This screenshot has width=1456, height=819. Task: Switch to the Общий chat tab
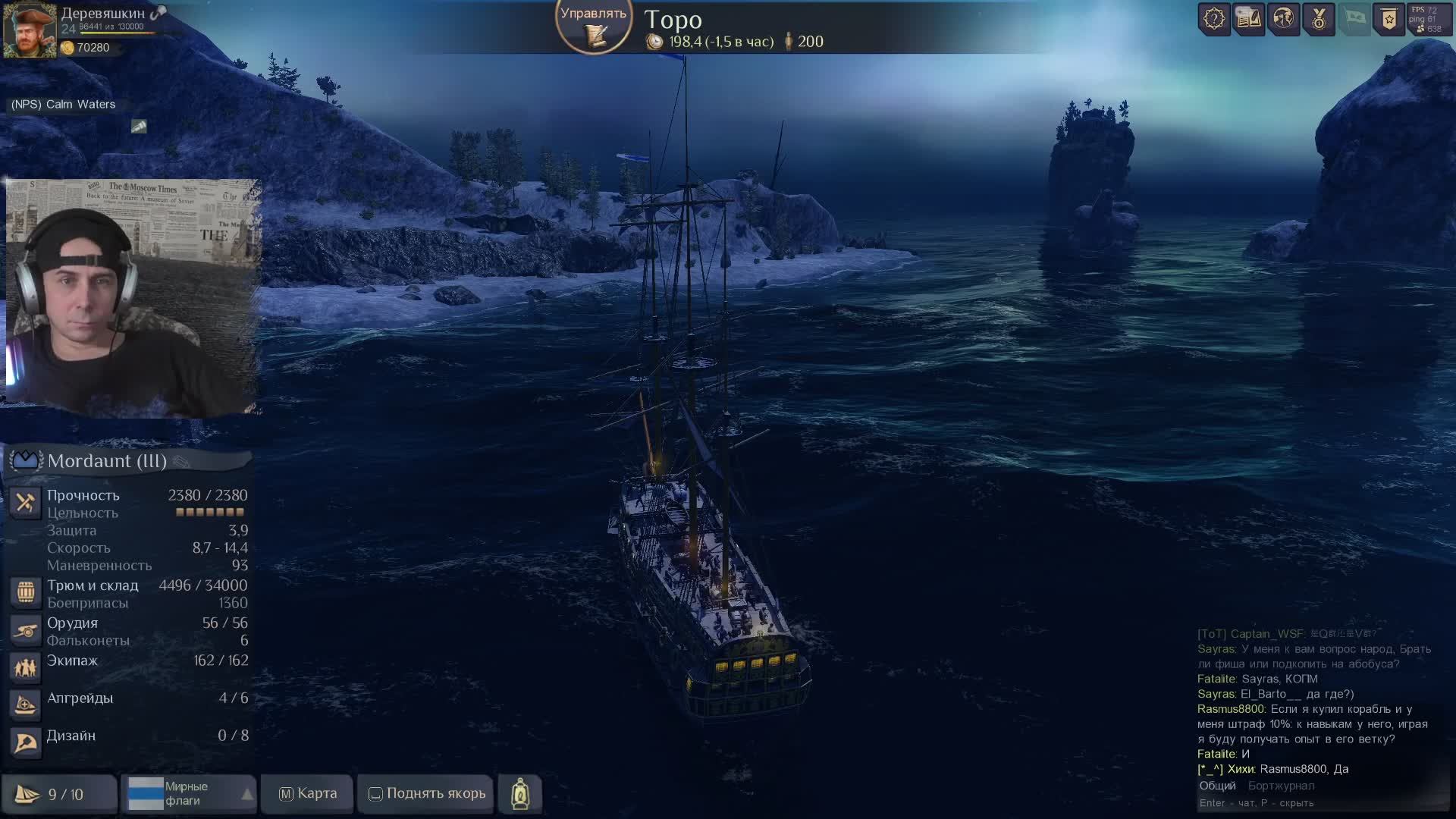1217,786
